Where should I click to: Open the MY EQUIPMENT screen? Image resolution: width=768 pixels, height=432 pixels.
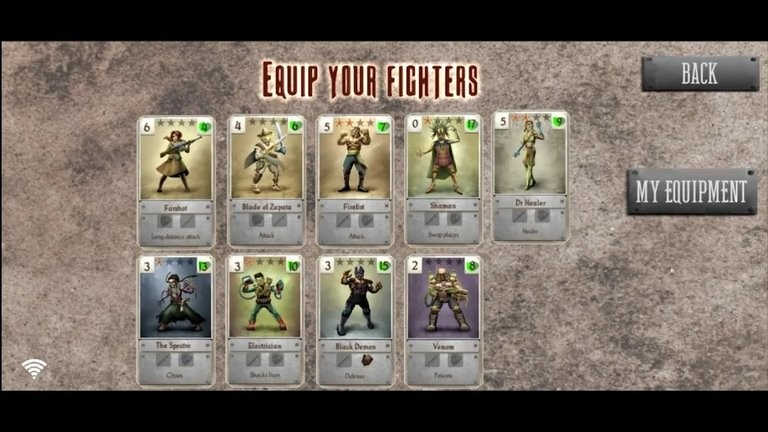tap(691, 192)
